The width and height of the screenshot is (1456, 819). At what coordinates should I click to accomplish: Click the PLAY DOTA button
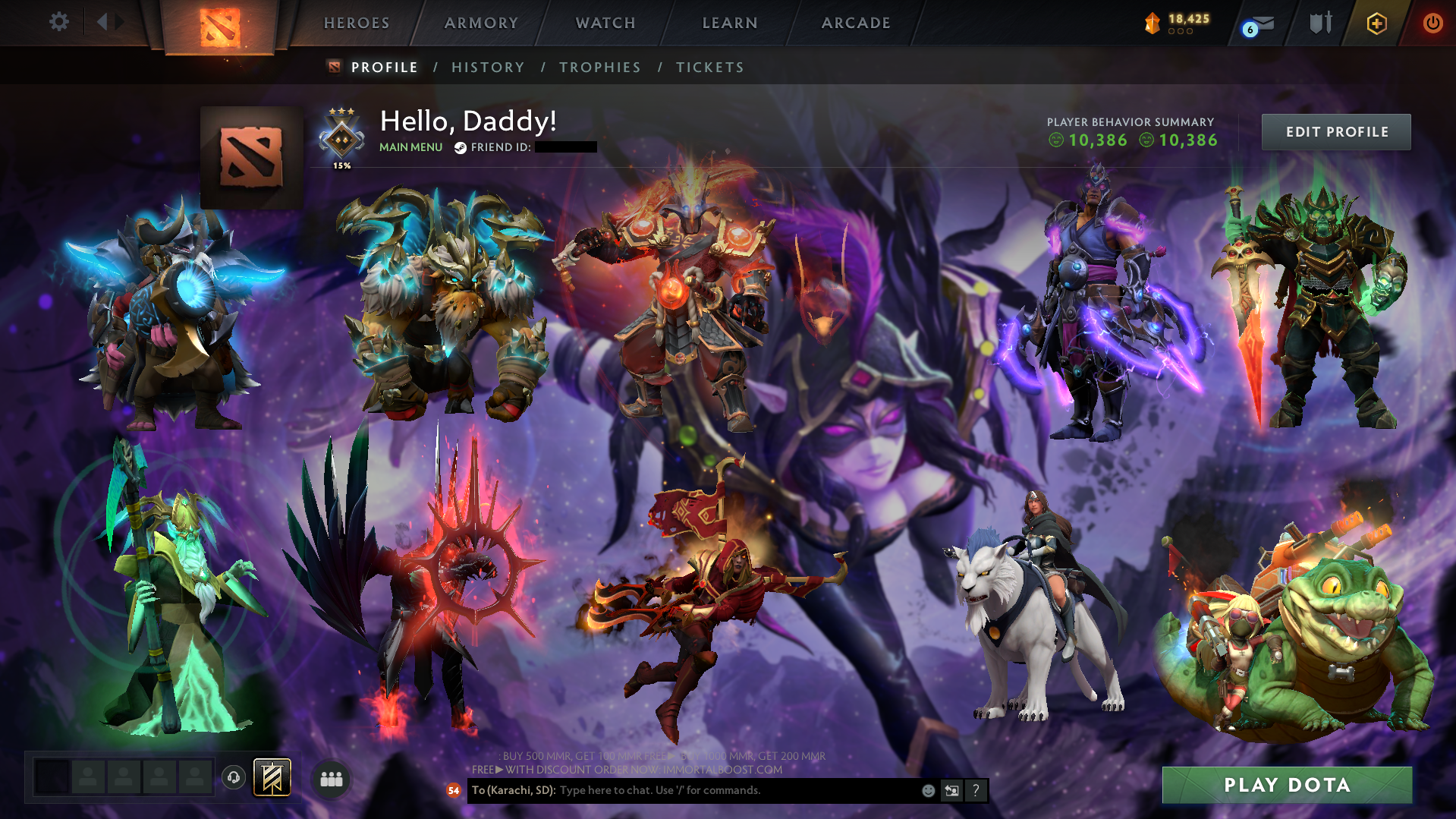(1287, 785)
